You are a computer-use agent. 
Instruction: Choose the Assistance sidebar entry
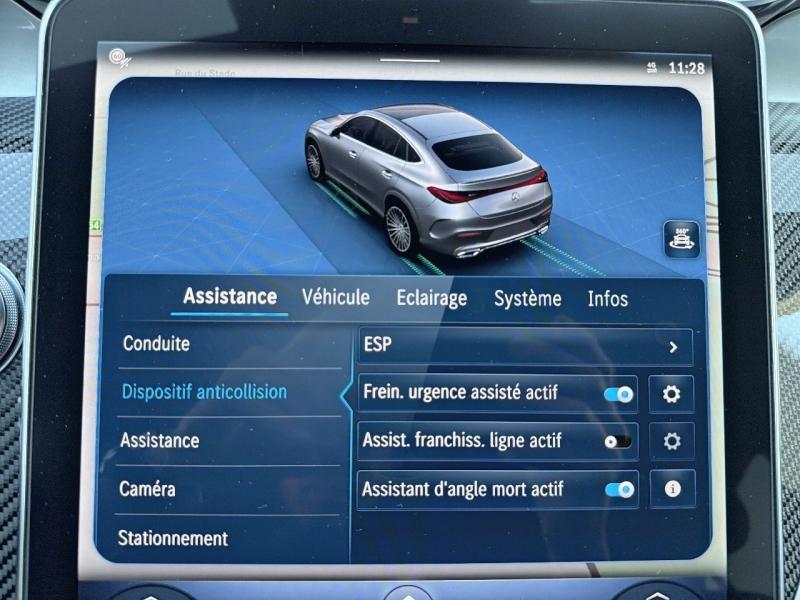pos(160,440)
